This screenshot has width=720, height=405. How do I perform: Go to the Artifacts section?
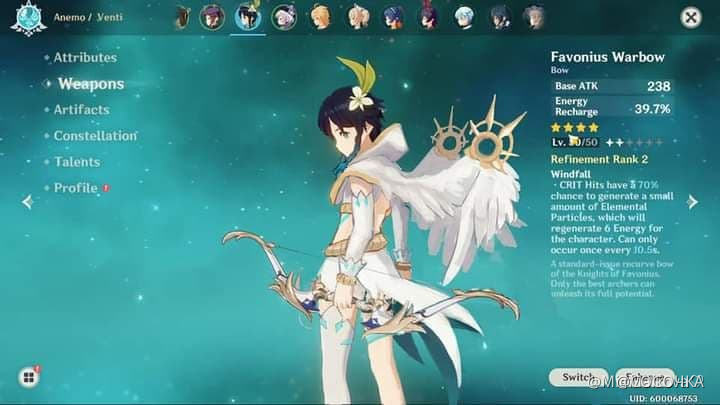[81, 110]
